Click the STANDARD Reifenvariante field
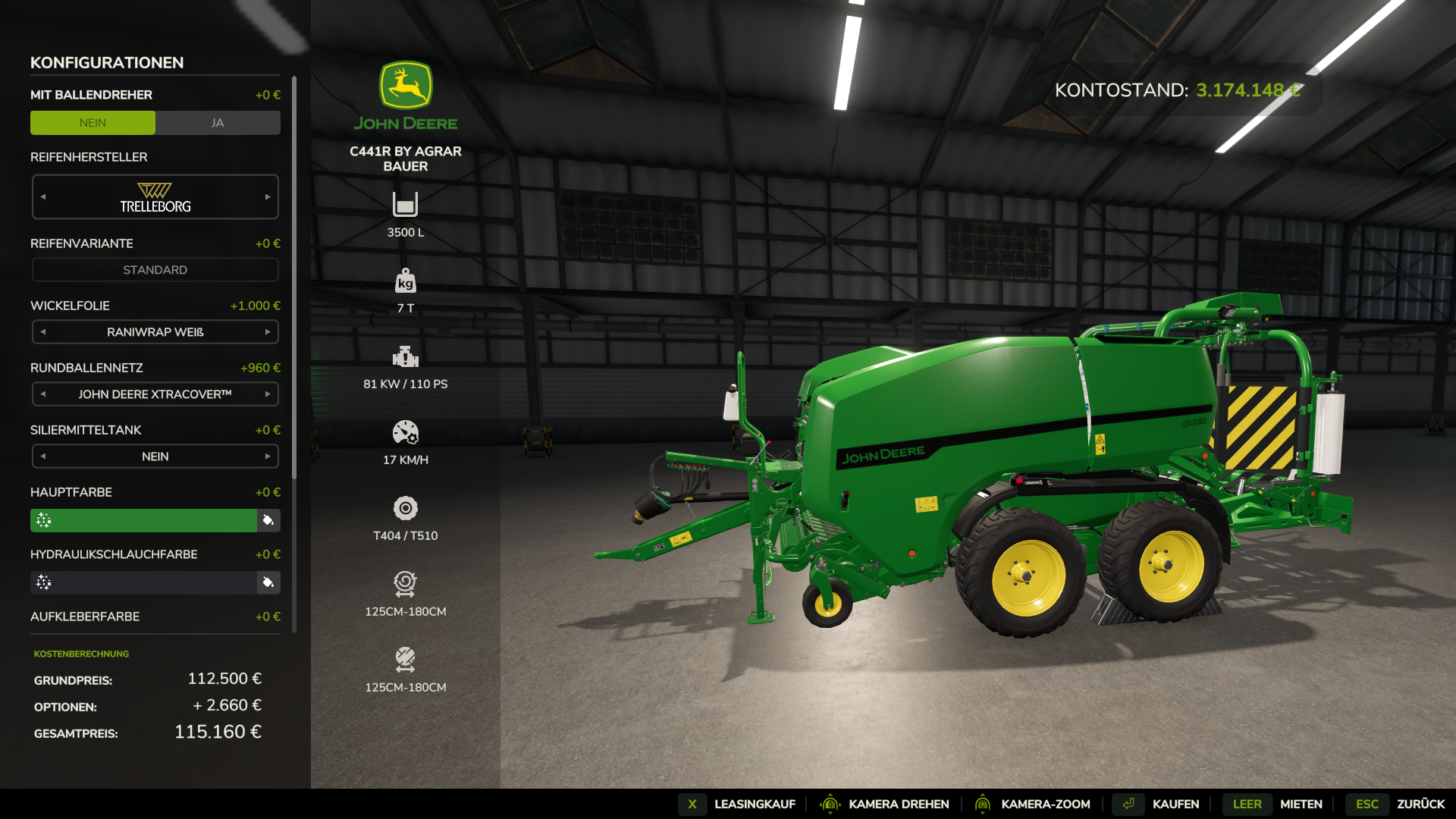 [x=155, y=270]
